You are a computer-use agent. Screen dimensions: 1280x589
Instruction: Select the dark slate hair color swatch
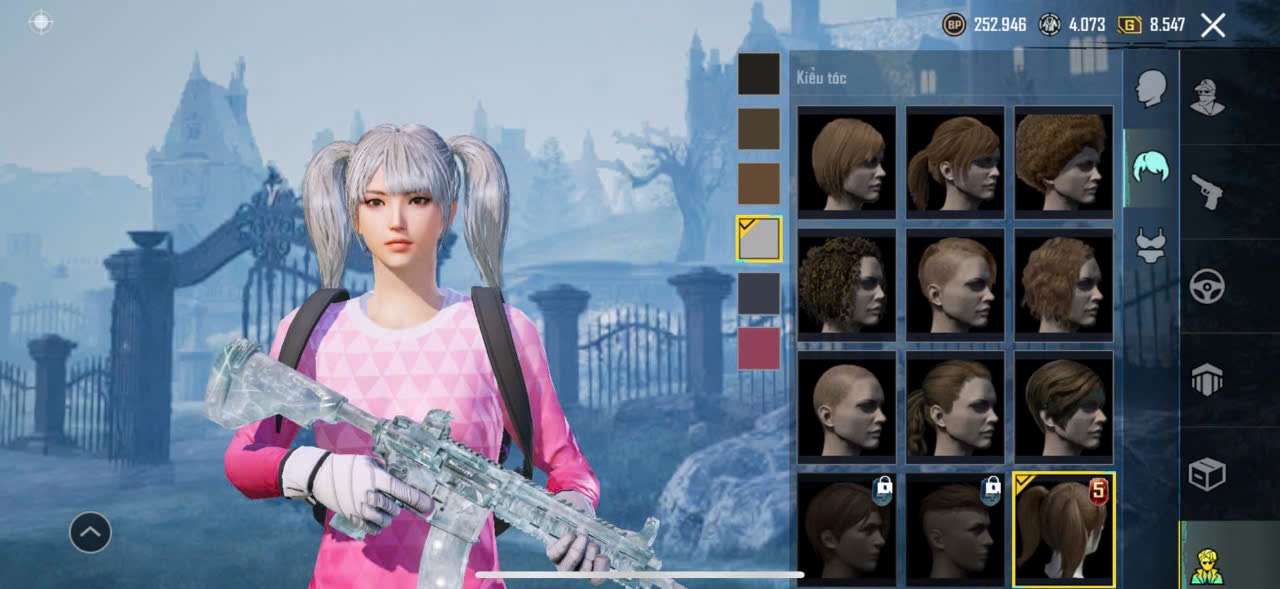point(759,294)
